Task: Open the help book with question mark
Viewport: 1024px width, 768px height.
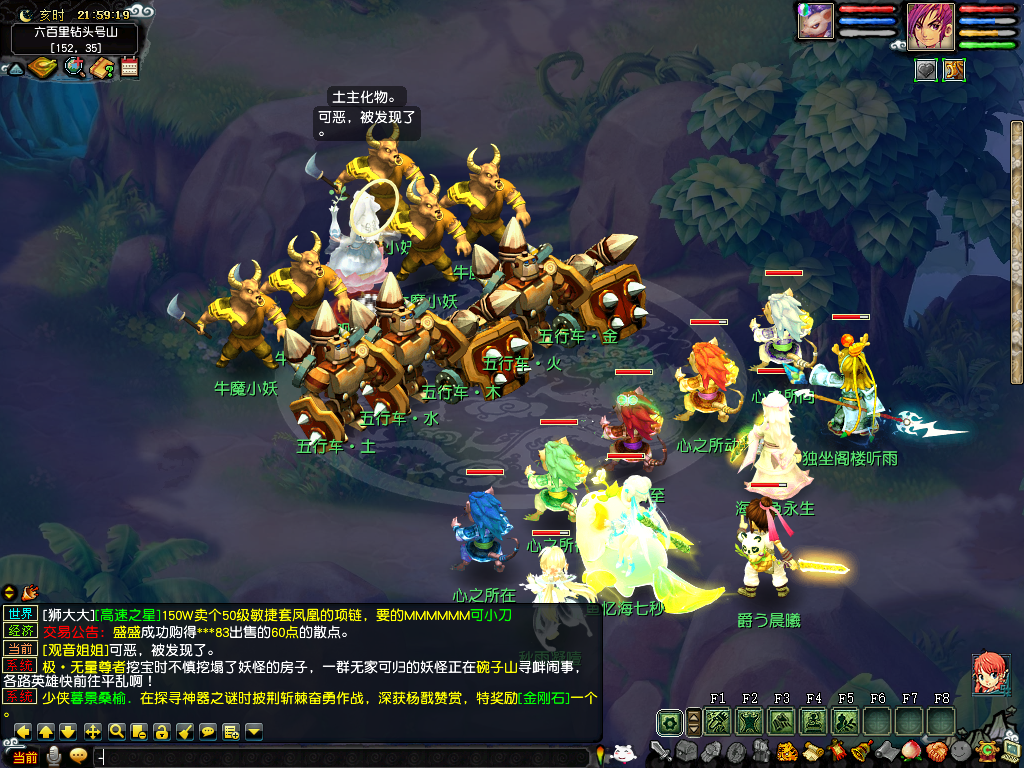Action: tap(101, 68)
